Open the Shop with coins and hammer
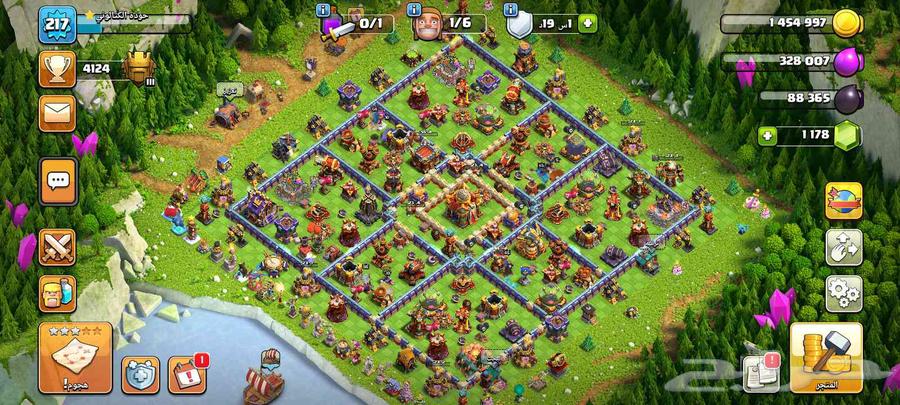 (x=825, y=357)
